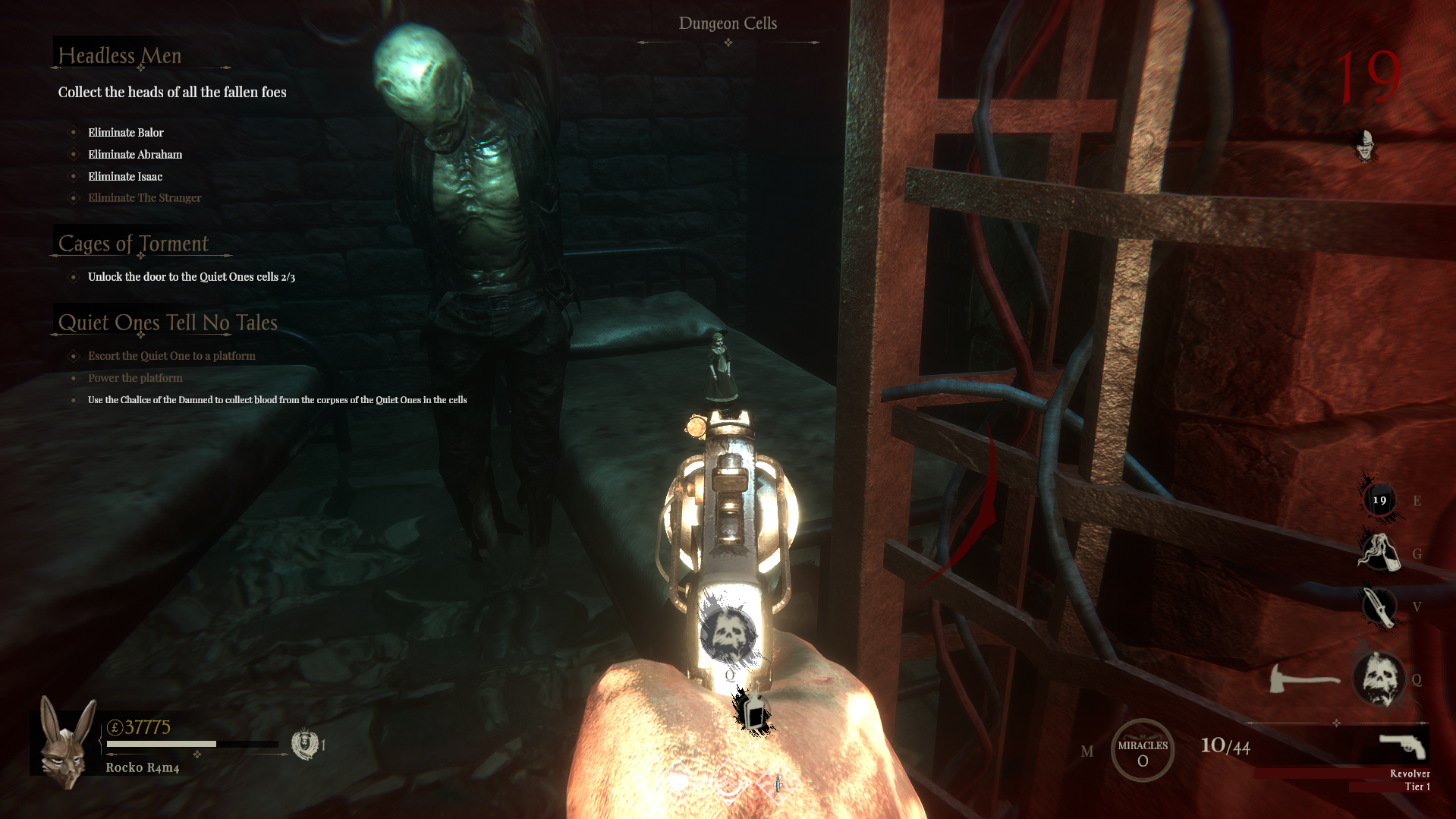Click the Eliminate The Stranger objective text
This screenshot has height=819, width=1456.
tap(144, 197)
